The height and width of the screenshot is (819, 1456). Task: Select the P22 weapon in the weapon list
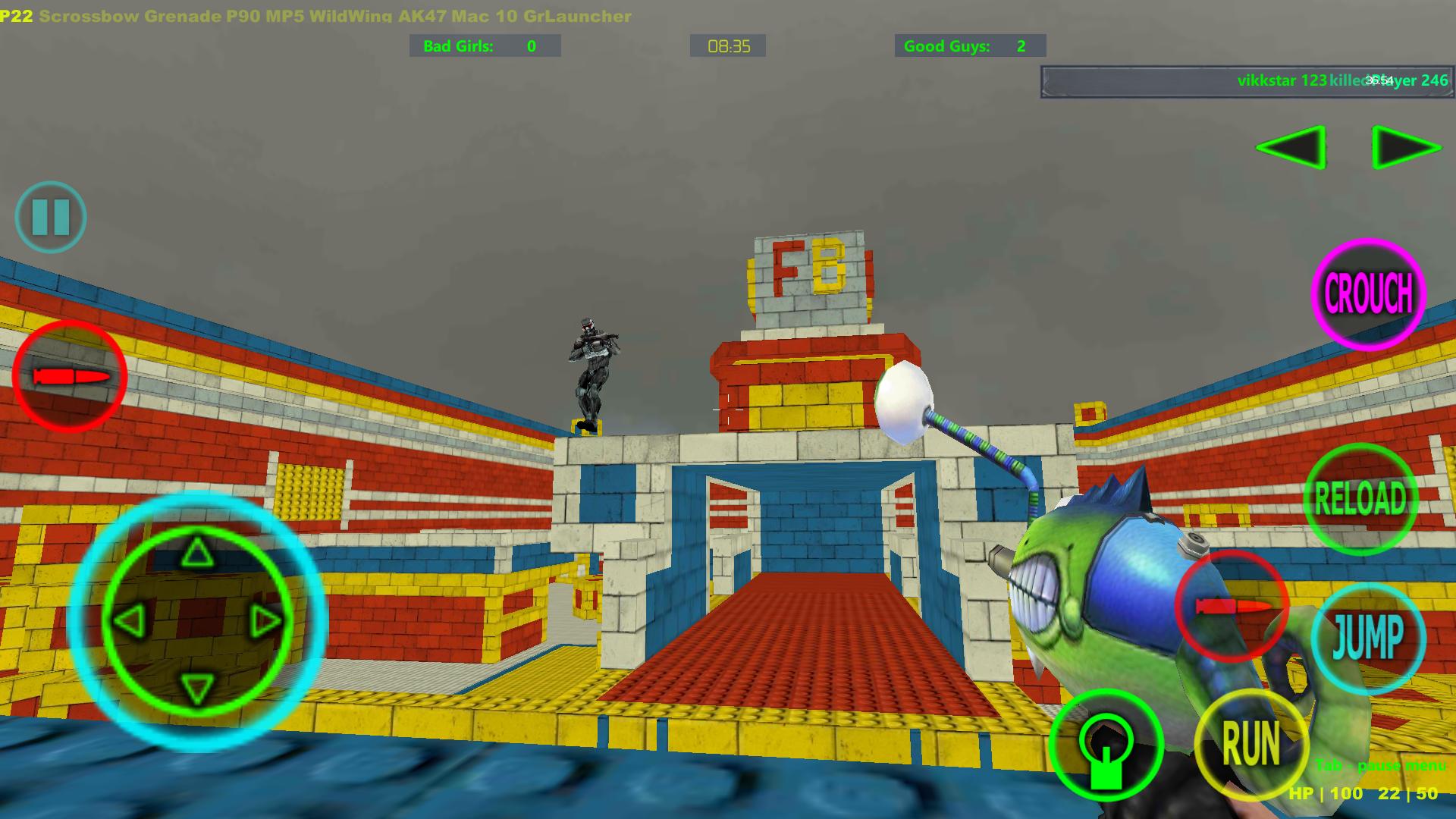(x=17, y=15)
